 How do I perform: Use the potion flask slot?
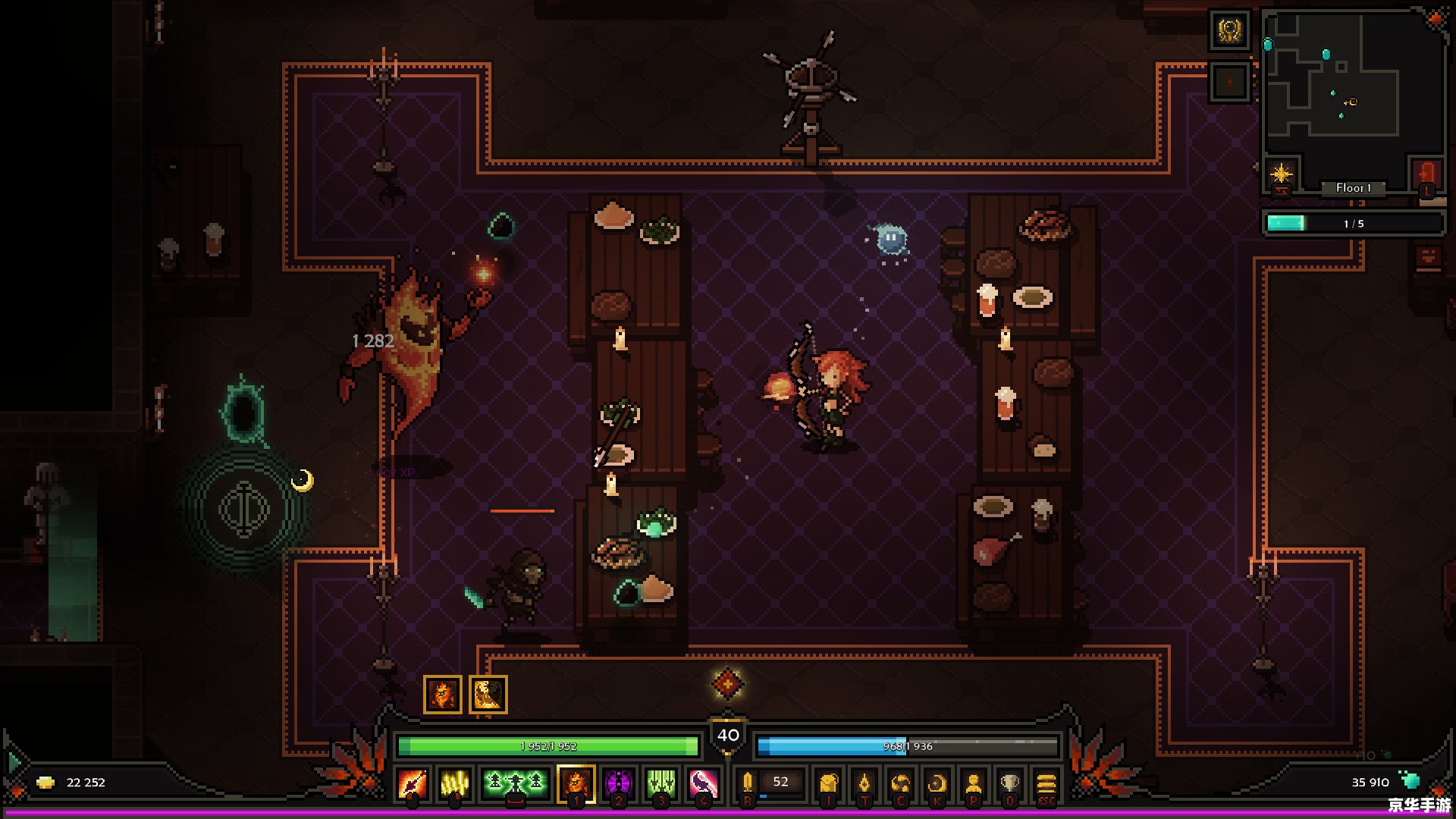pyautogui.click(x=748, y=783)
